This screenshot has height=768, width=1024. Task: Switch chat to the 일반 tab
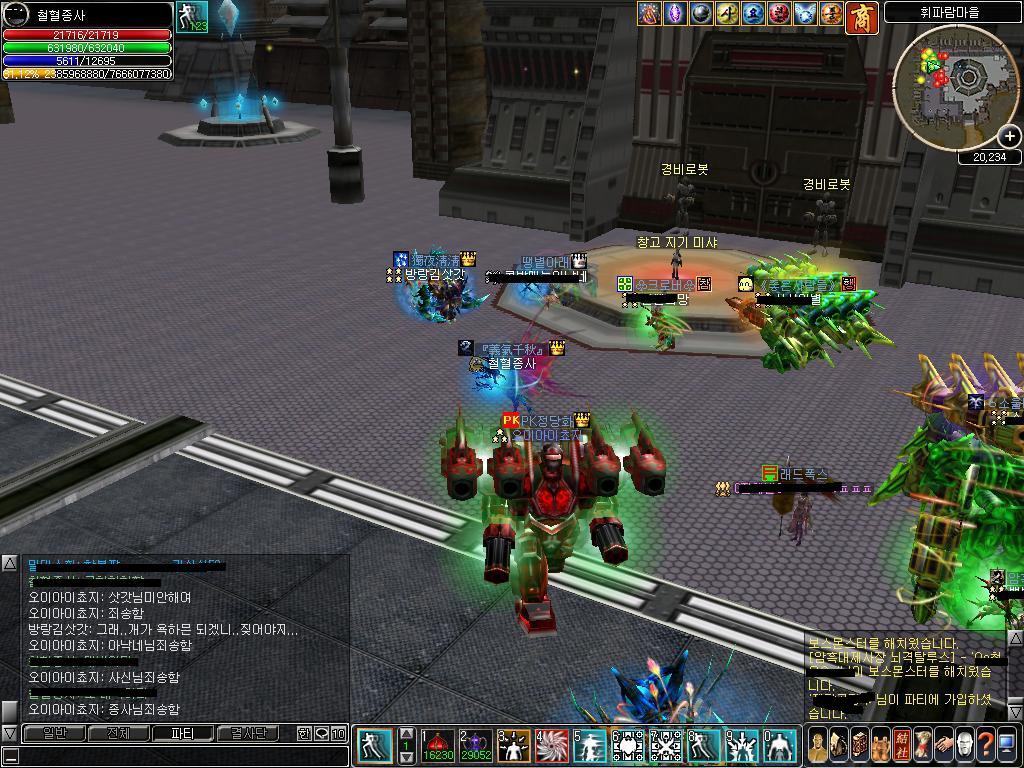tap(54, 733)
